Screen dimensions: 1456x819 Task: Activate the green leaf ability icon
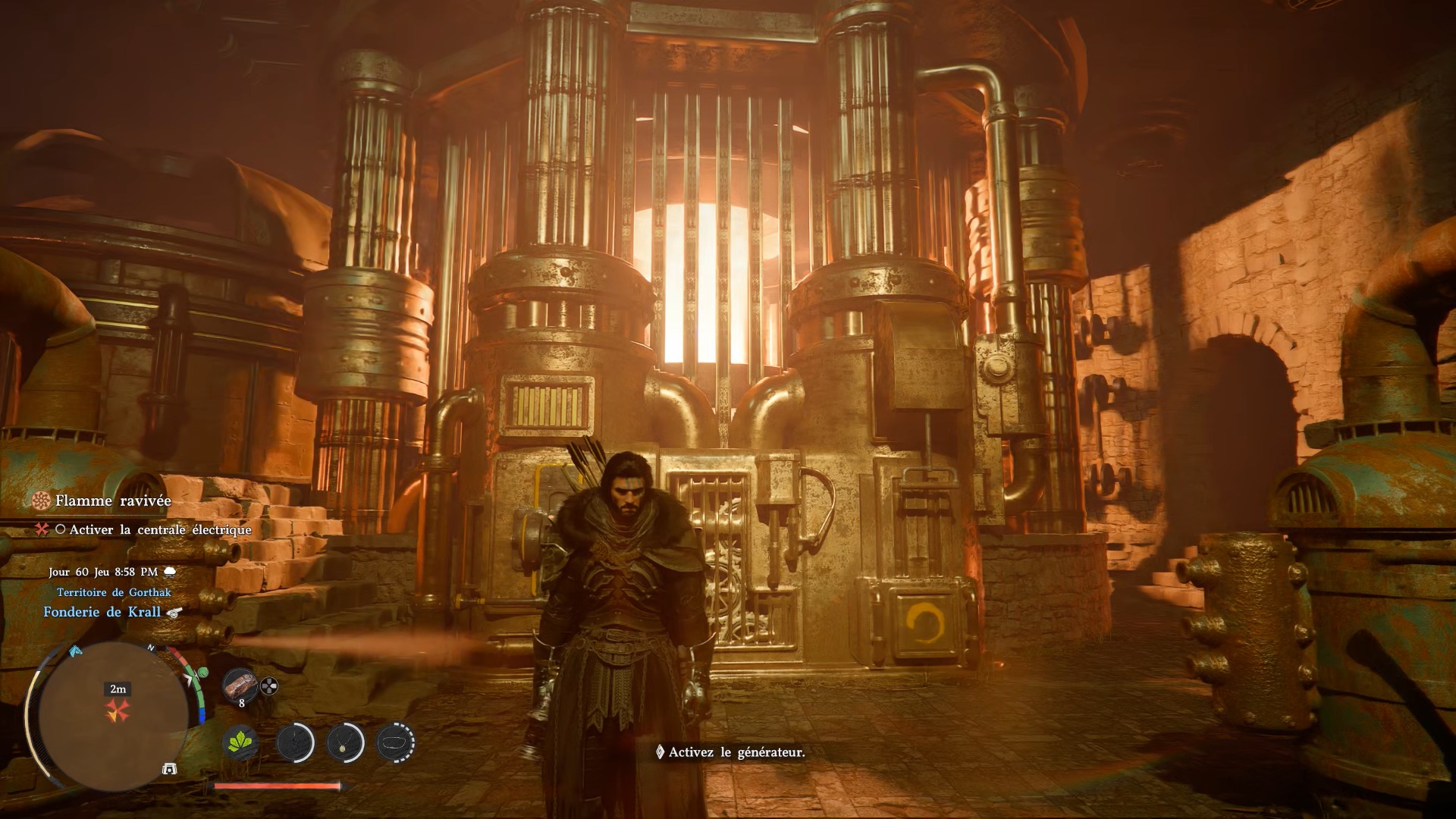[x=240, y=742]
